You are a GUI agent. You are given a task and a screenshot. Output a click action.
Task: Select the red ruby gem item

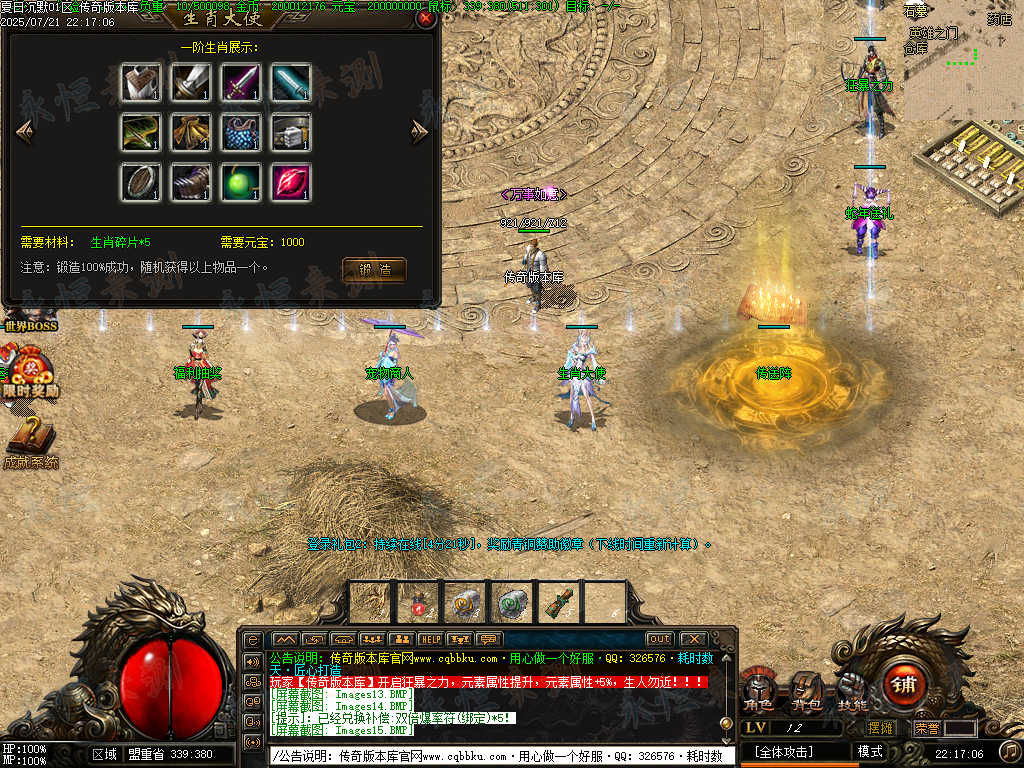pyautogui.click(x=291, y=182)
